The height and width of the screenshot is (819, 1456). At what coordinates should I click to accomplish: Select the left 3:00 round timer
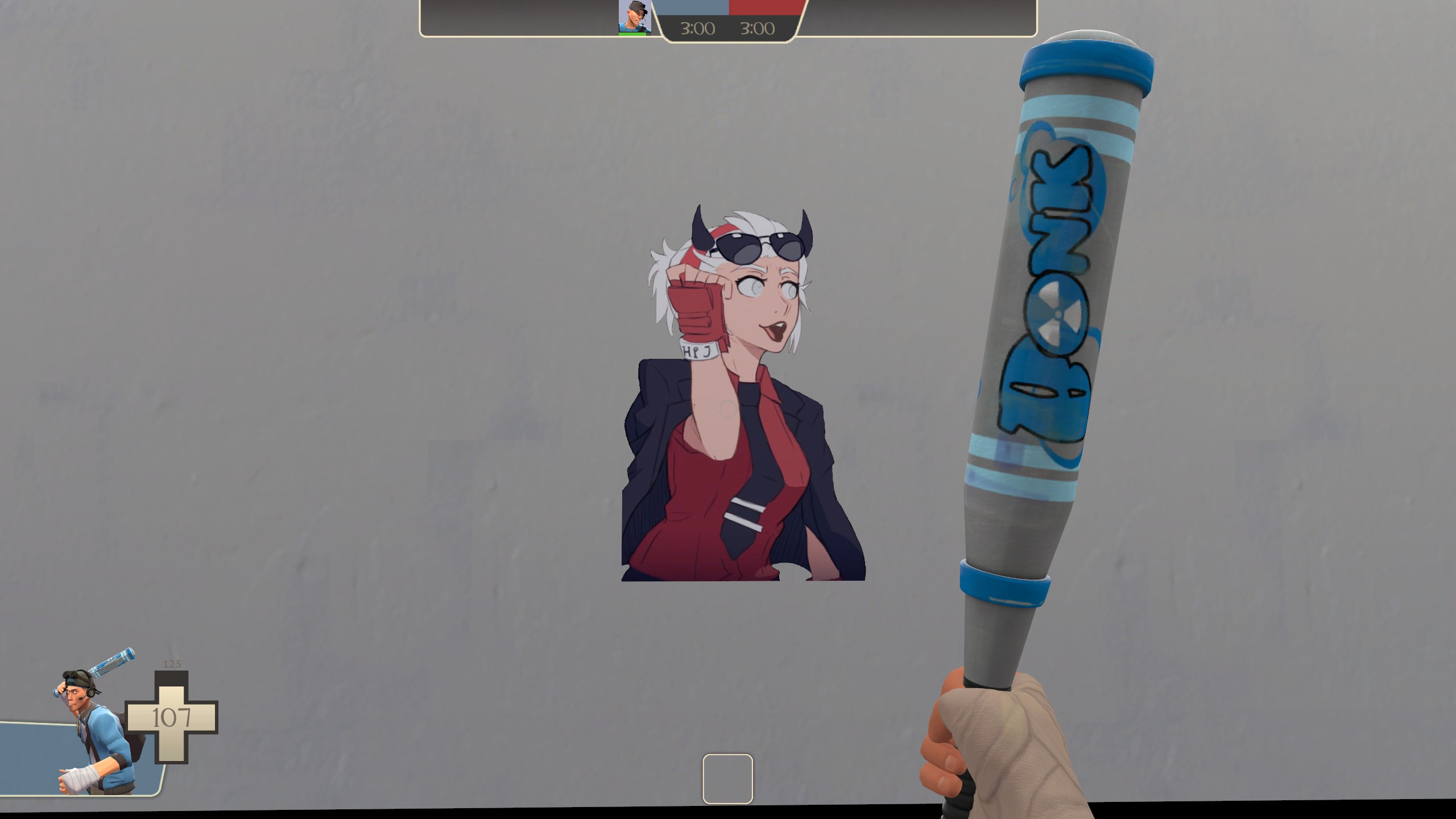pyautogui.click(x=698, y=27)
